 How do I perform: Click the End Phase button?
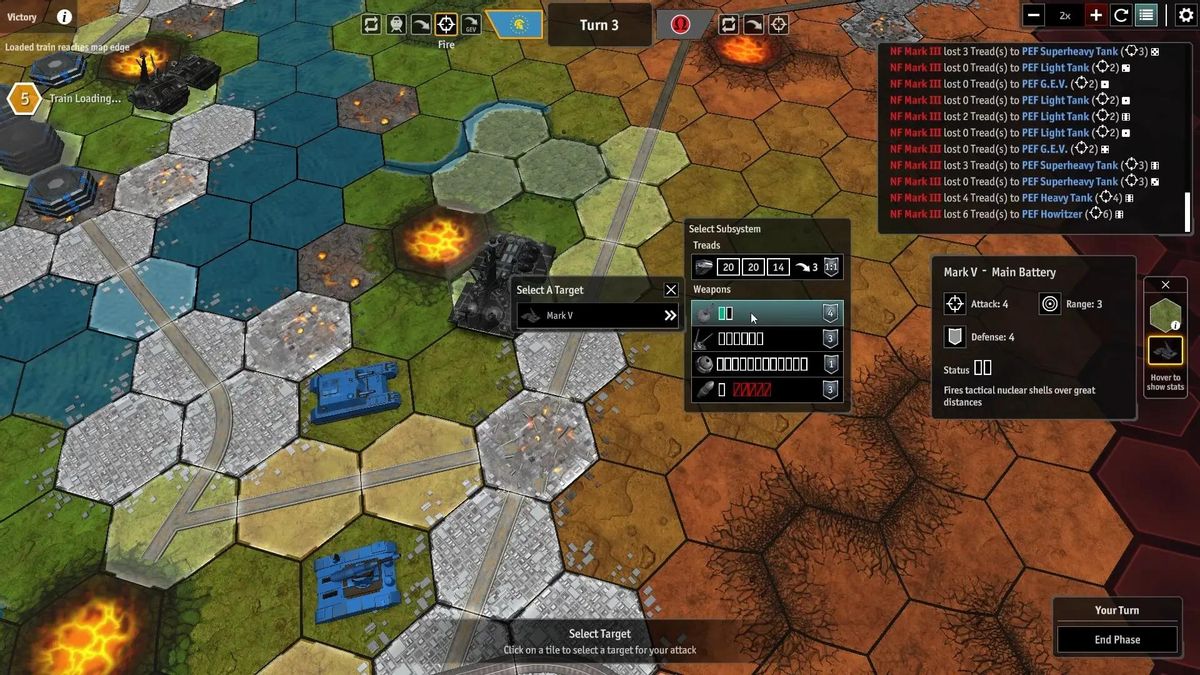(x=1117, y=640)
